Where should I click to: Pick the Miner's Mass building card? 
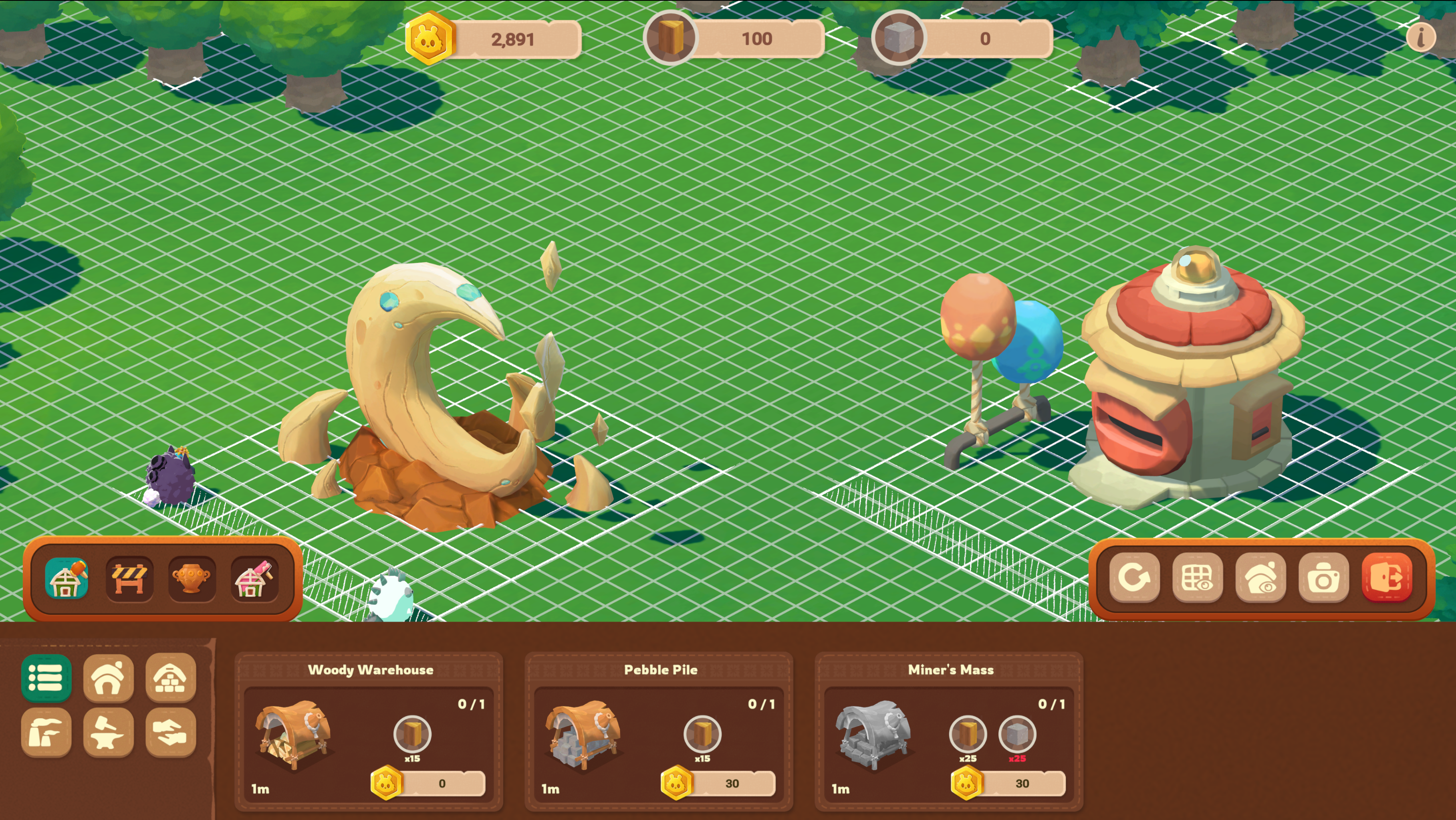[949, 732]
